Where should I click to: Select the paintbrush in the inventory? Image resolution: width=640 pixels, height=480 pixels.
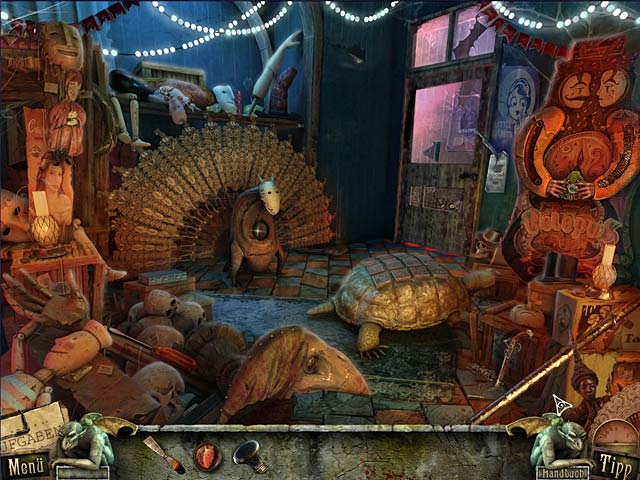click(163, 453)
